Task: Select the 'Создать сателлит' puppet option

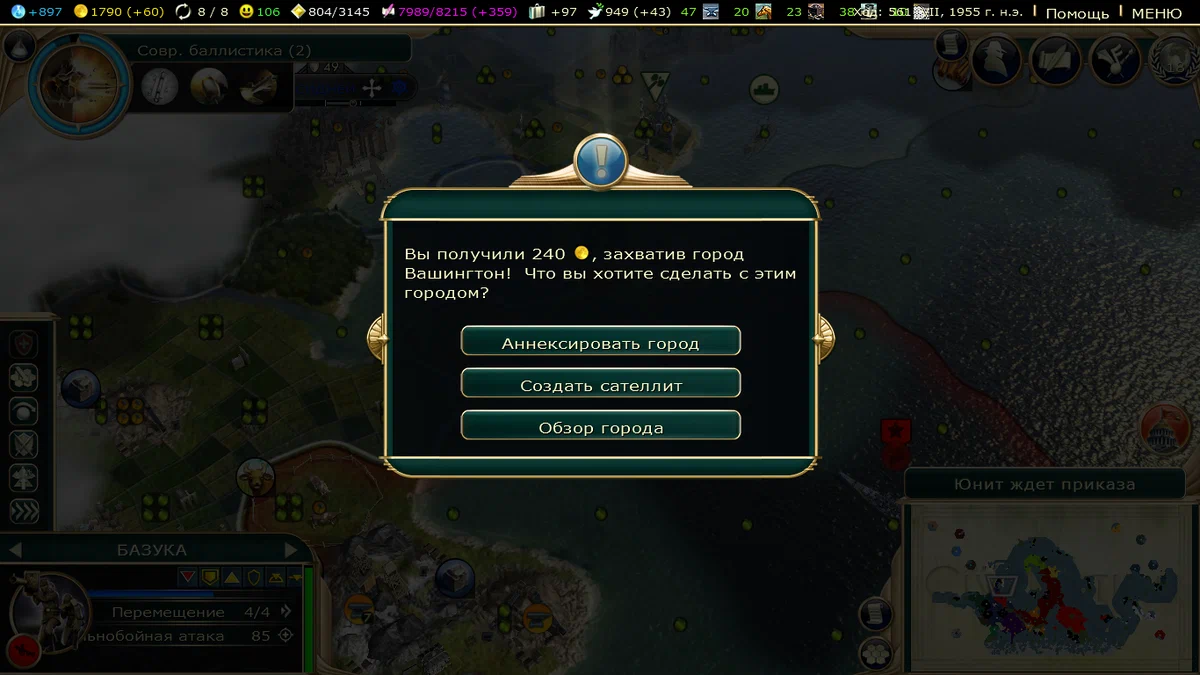Action: [x=600, y=384]
